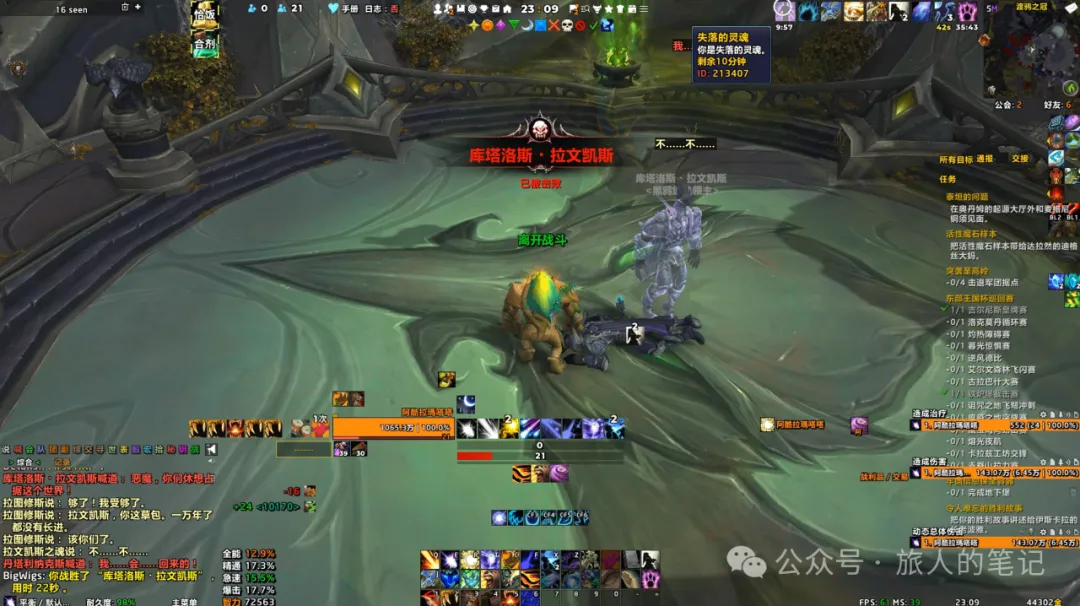Select the 泰坦的问题 quest entry
The image size is (1080, 606).
pos(966,197)
